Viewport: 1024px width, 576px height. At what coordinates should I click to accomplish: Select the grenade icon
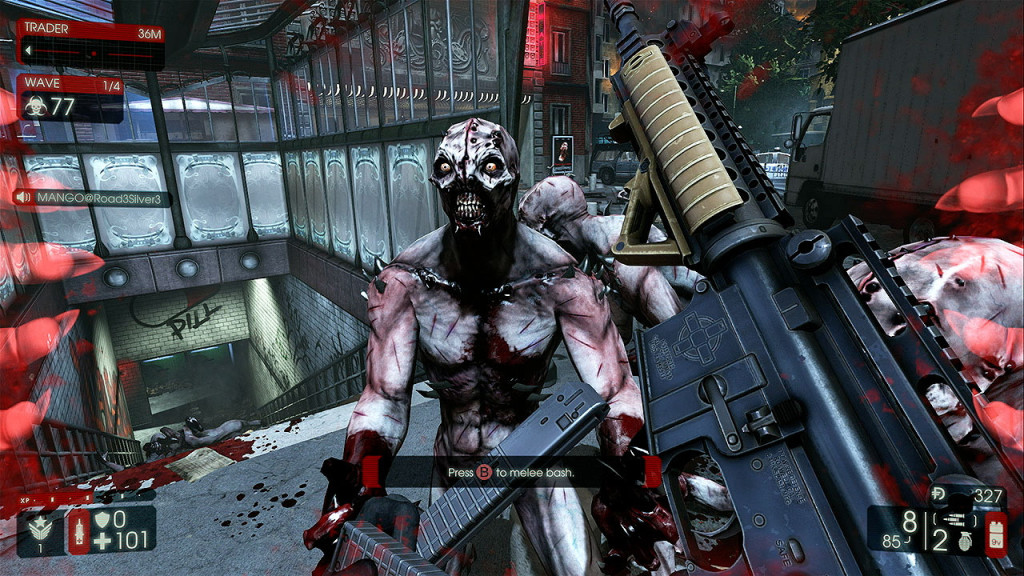(x=965, y=540)
